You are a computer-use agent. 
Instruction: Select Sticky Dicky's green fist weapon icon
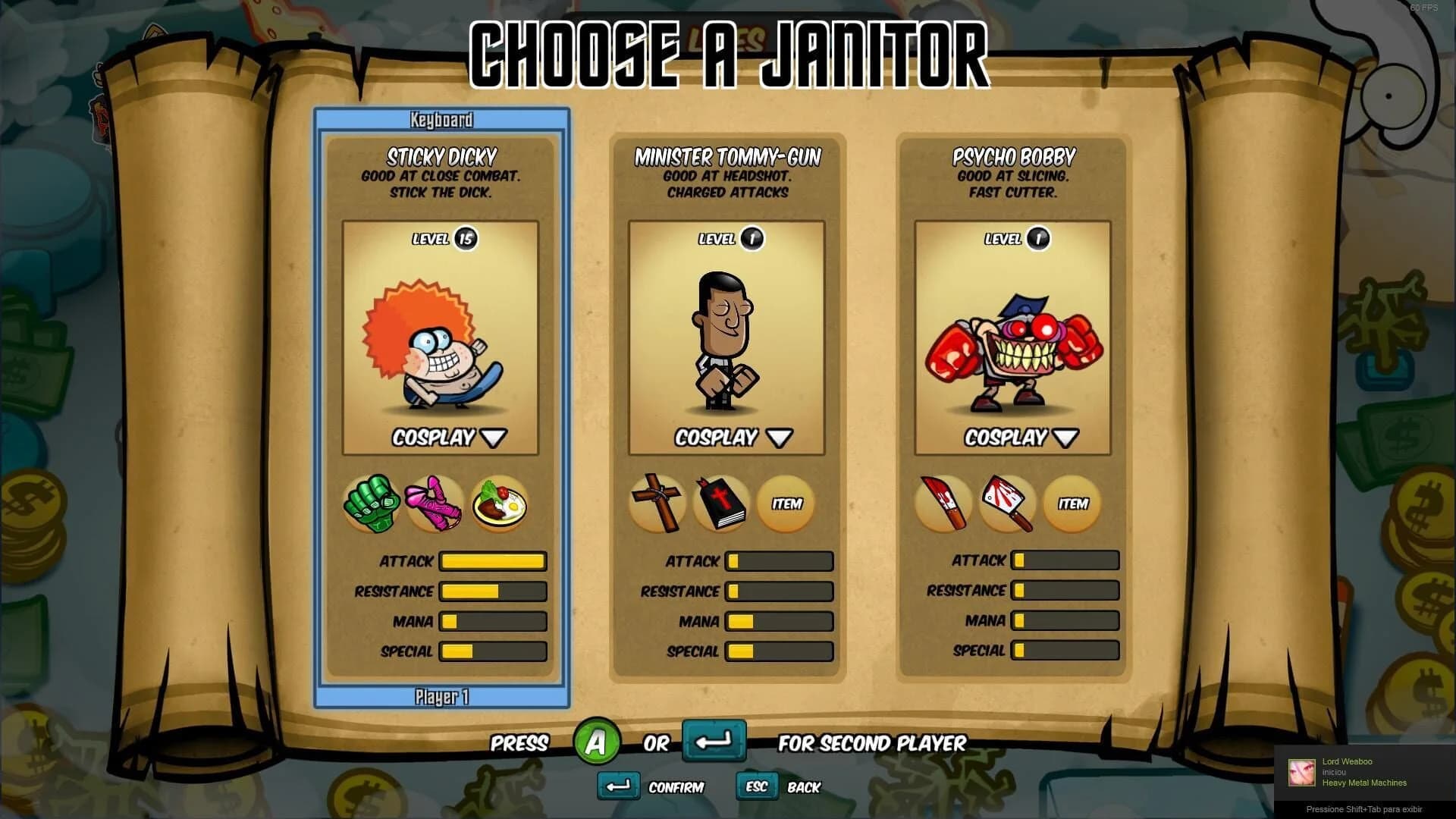pos(373,503)
